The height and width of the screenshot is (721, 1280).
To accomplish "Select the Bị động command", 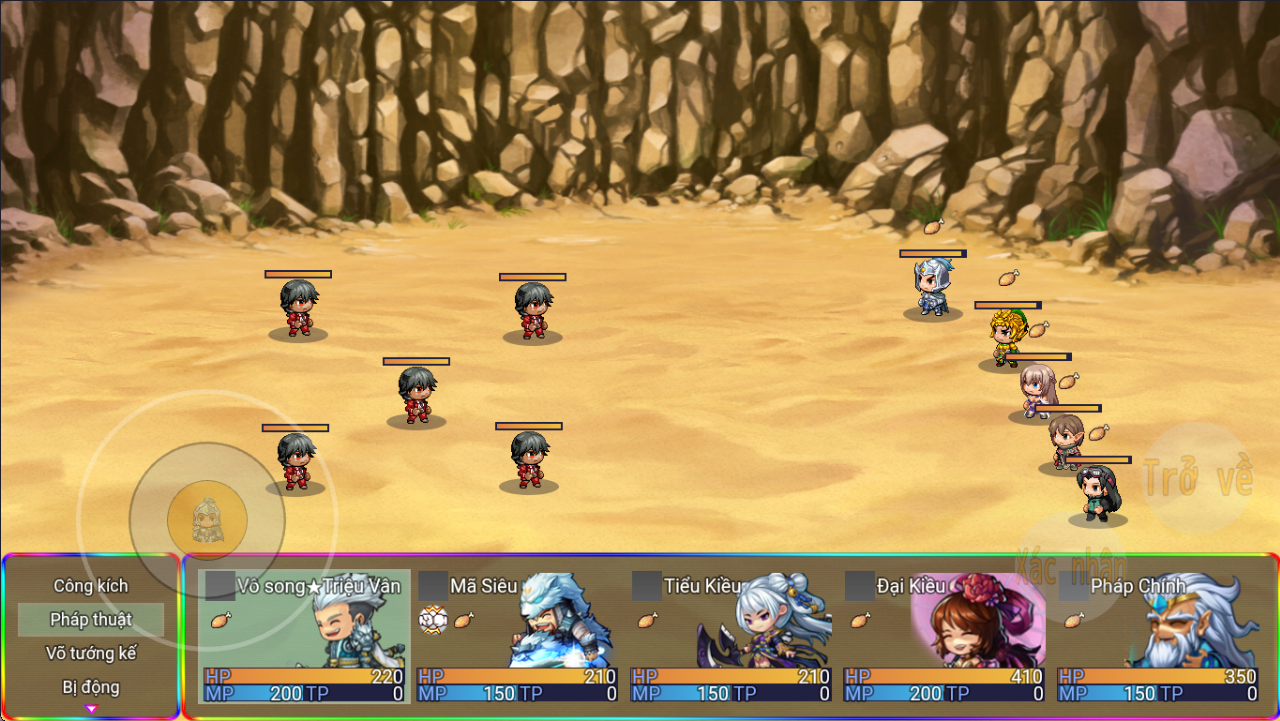I will 91,686.
